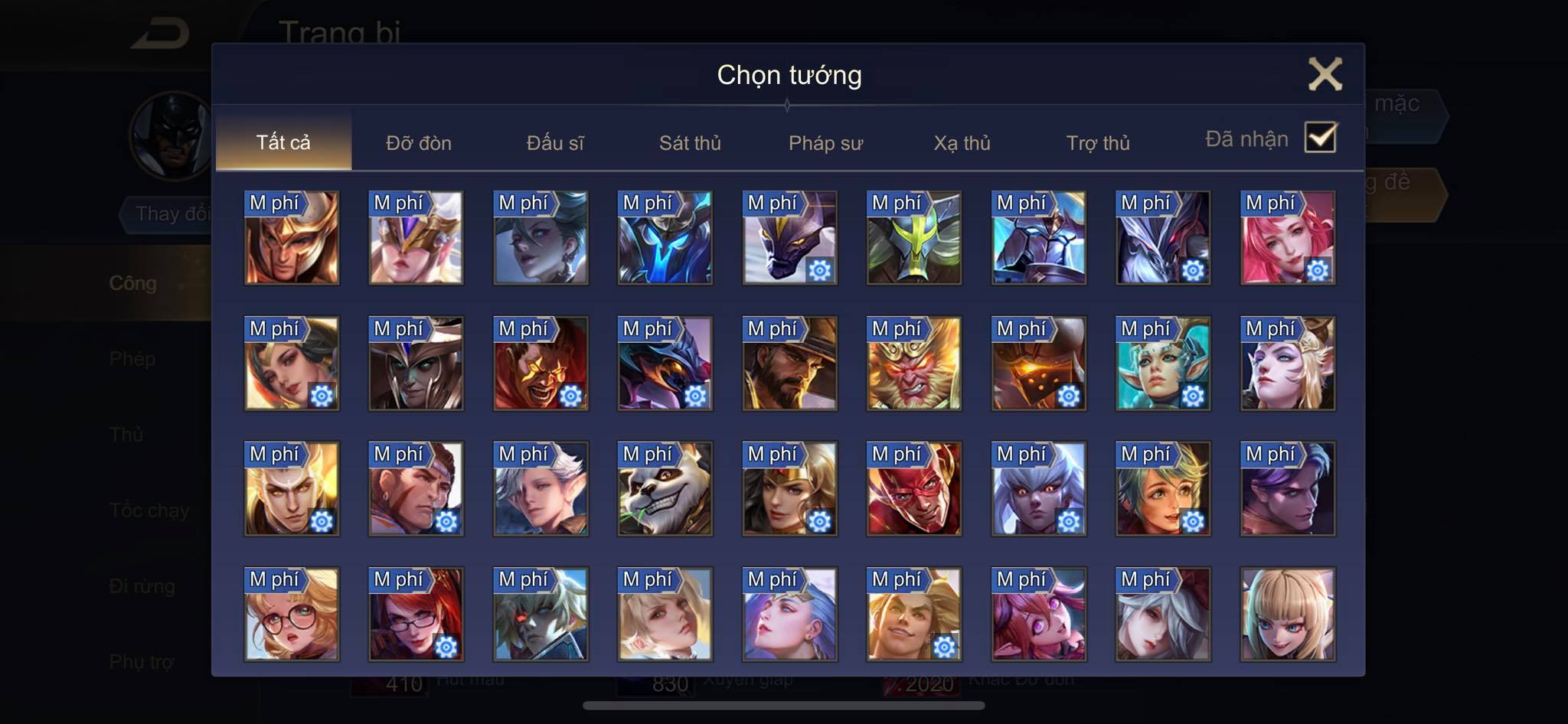Filter heroes by Sát thủ
Screen dimensions: 1568x724
[x=690, y=143]
